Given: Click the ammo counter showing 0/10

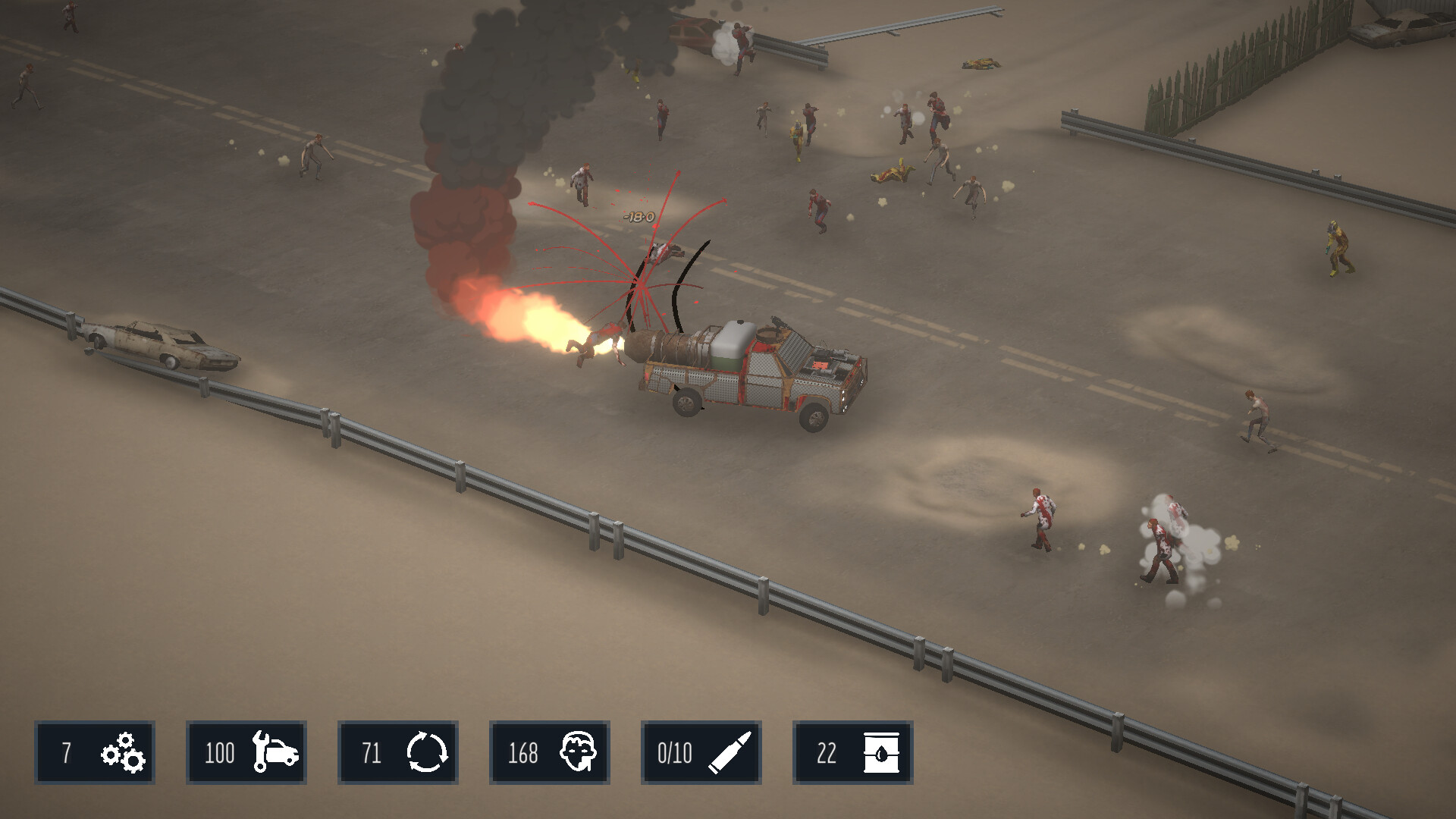Looking at the screenshot, I should [673, 753].
